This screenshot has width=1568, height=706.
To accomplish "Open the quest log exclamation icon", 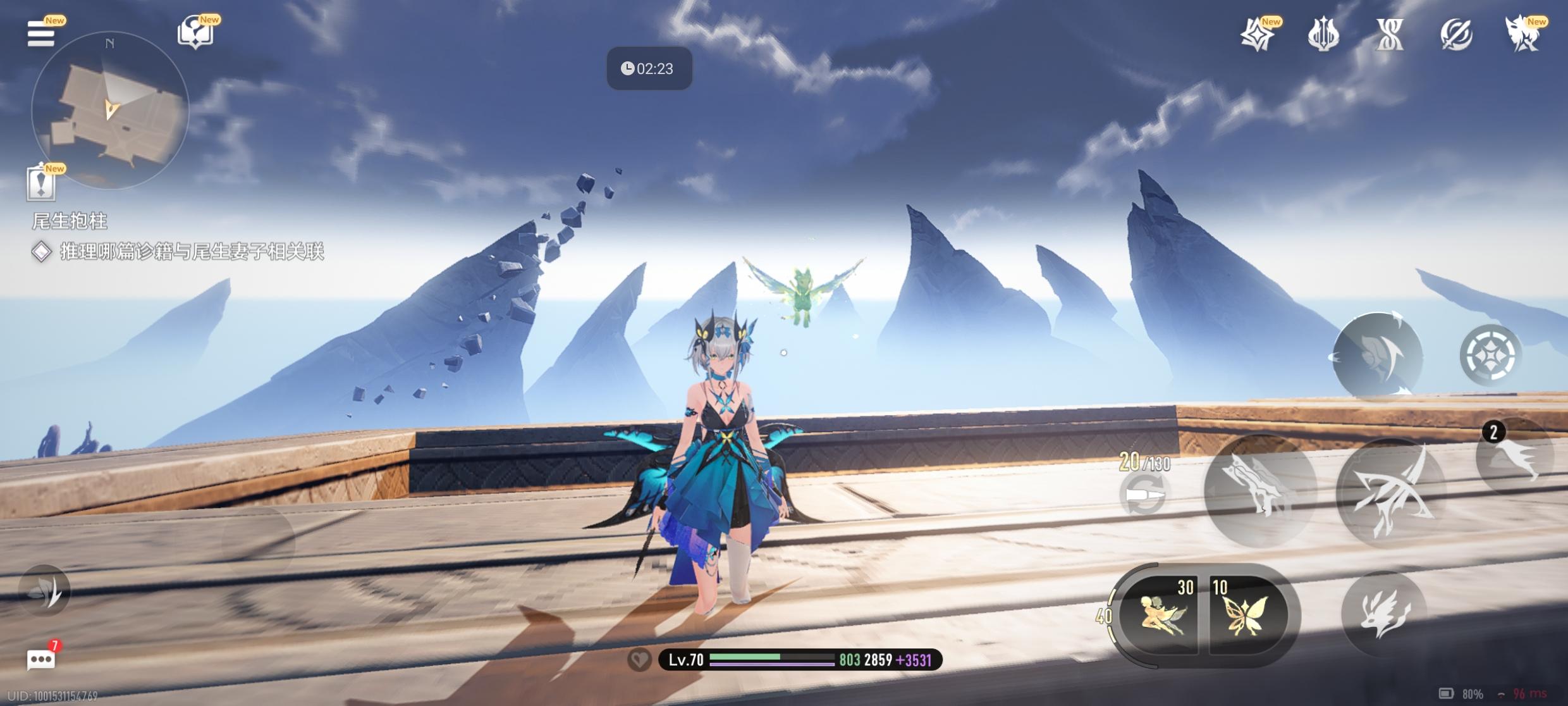I will [x=41, y=183].
